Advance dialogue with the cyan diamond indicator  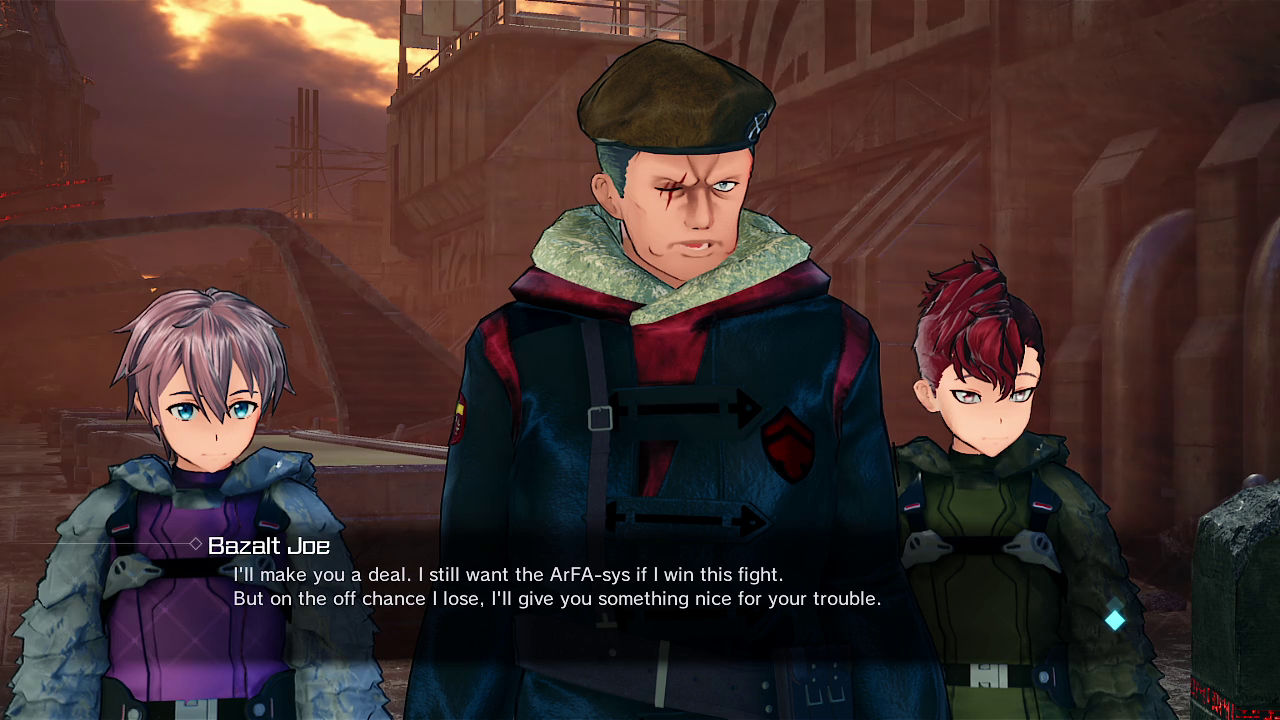click(1115, 620)
